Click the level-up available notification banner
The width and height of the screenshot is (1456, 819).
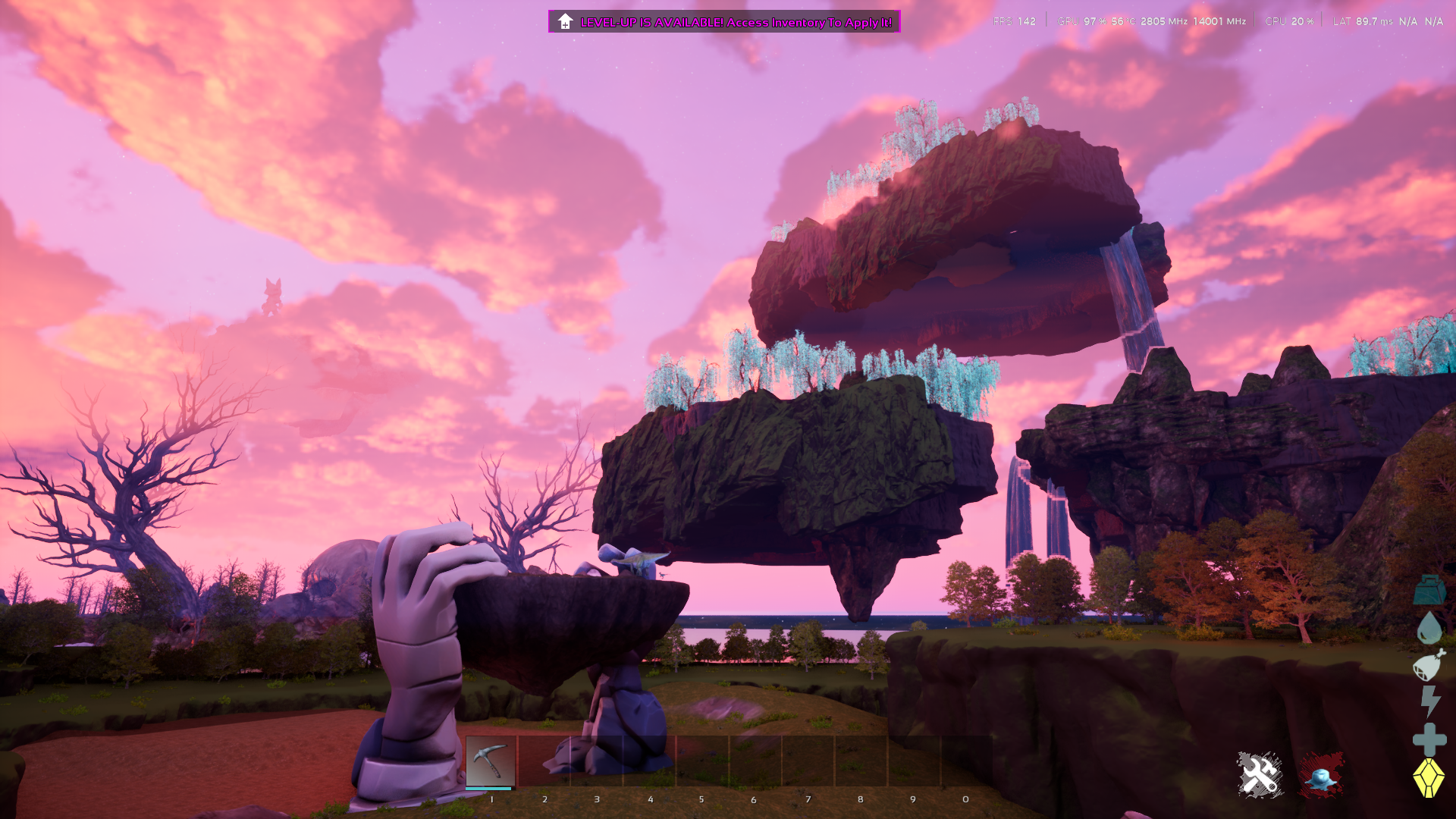(724, 22)
